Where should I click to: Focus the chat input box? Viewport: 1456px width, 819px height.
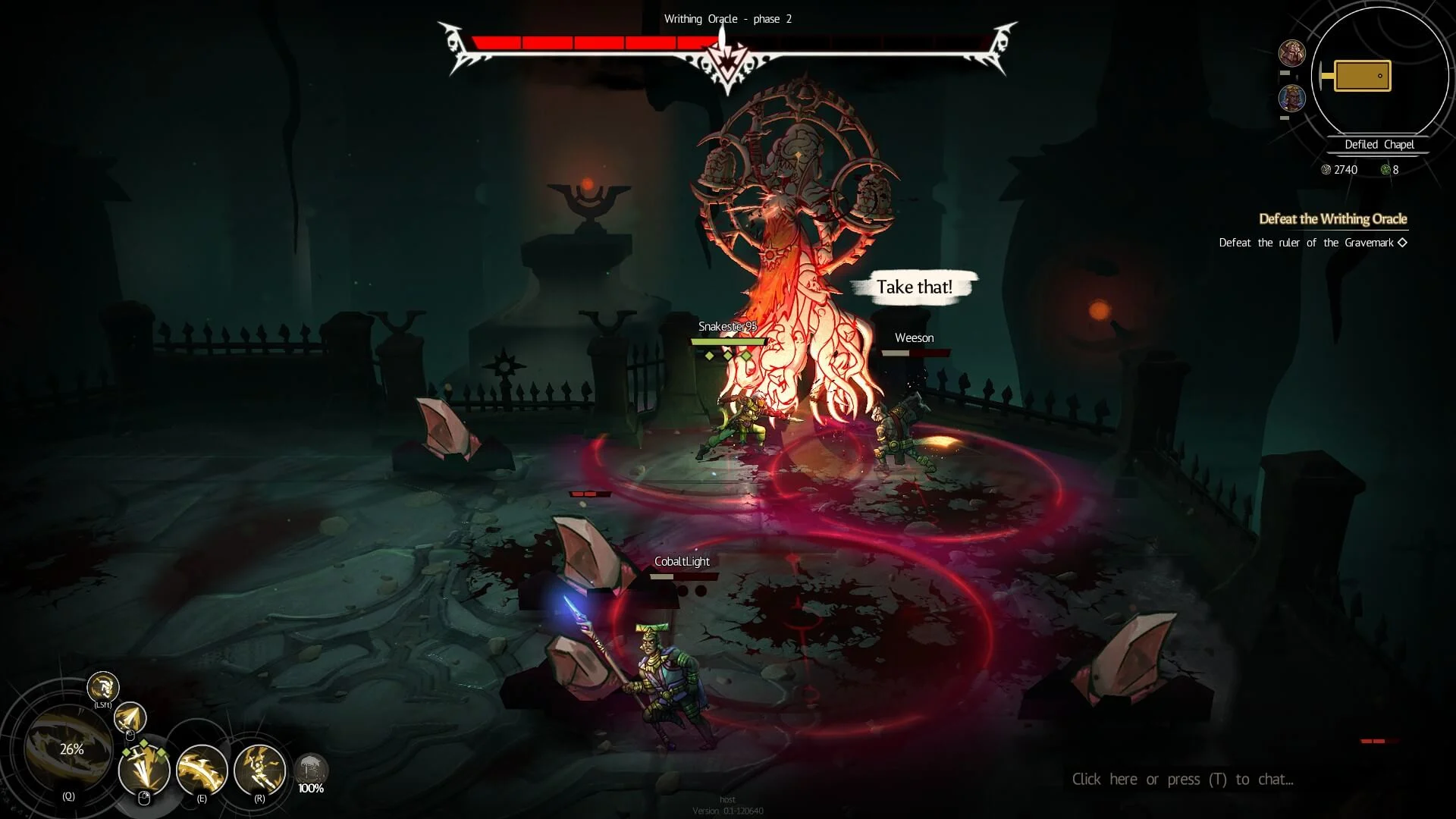(x=1182, y=780)
